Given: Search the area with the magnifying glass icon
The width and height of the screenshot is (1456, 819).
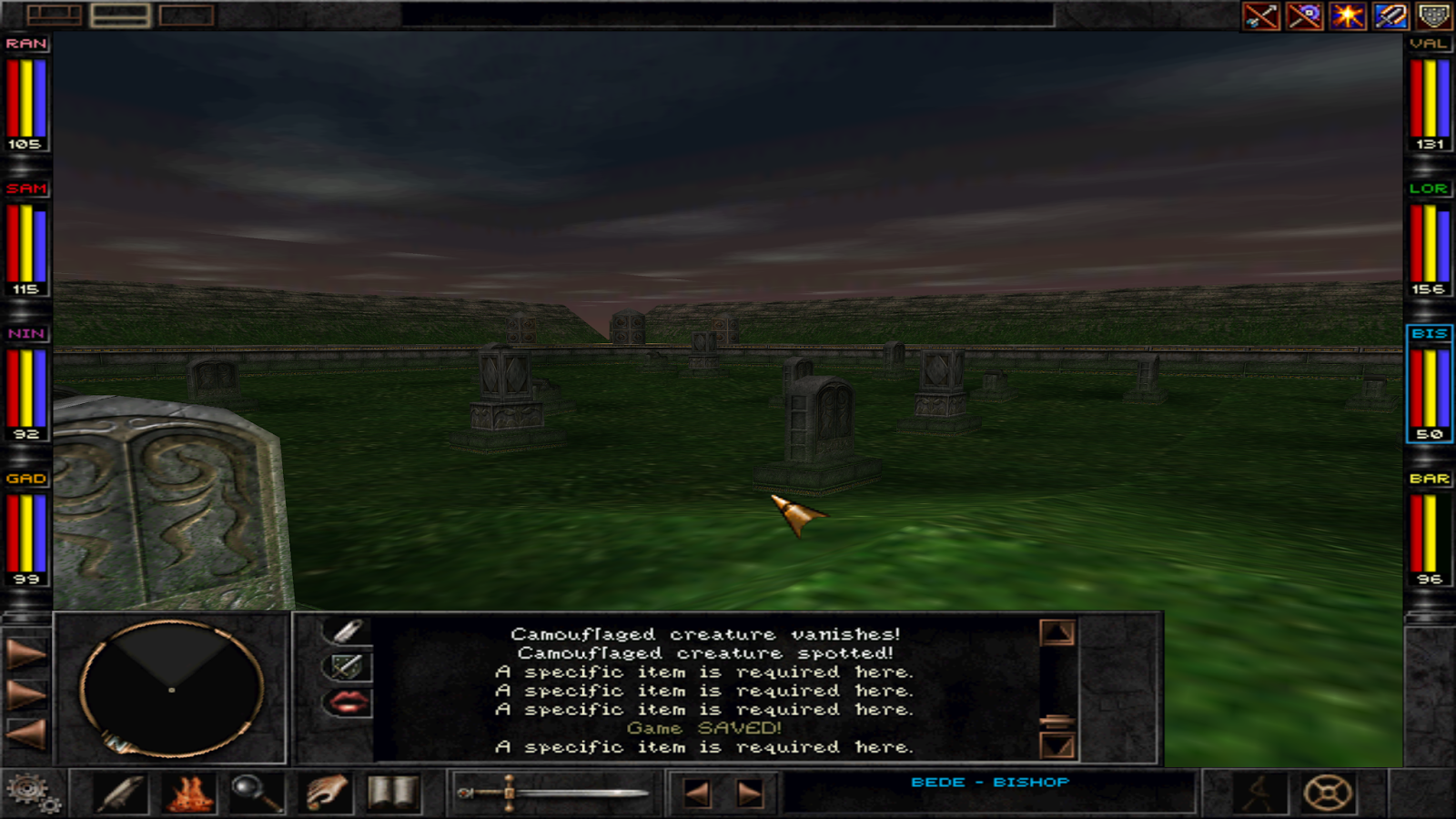Looking at the screenshot, I should tap(256, 792).
